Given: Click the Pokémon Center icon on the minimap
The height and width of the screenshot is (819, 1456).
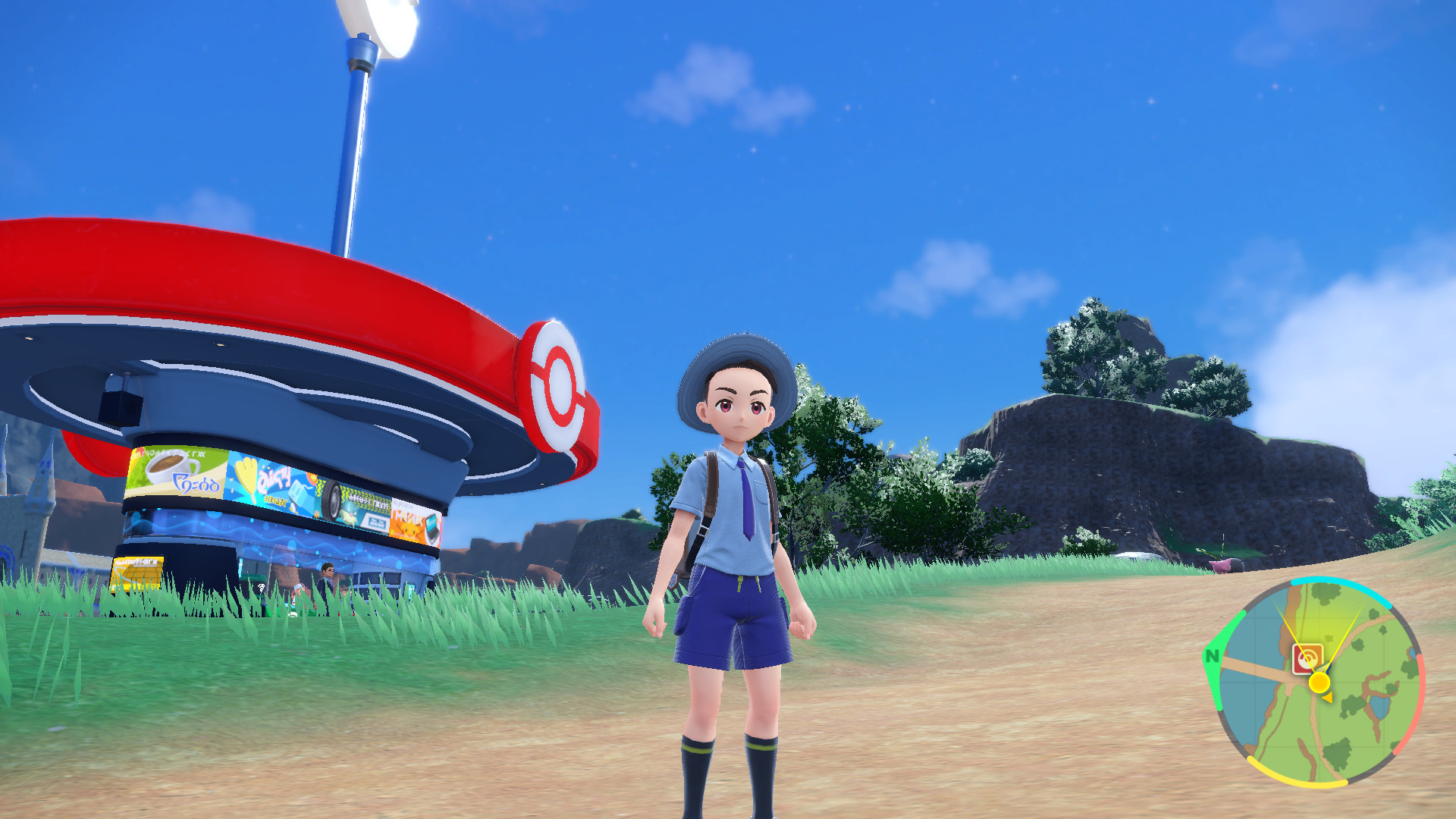Looking at the screenshot, I should (1307, 658).
